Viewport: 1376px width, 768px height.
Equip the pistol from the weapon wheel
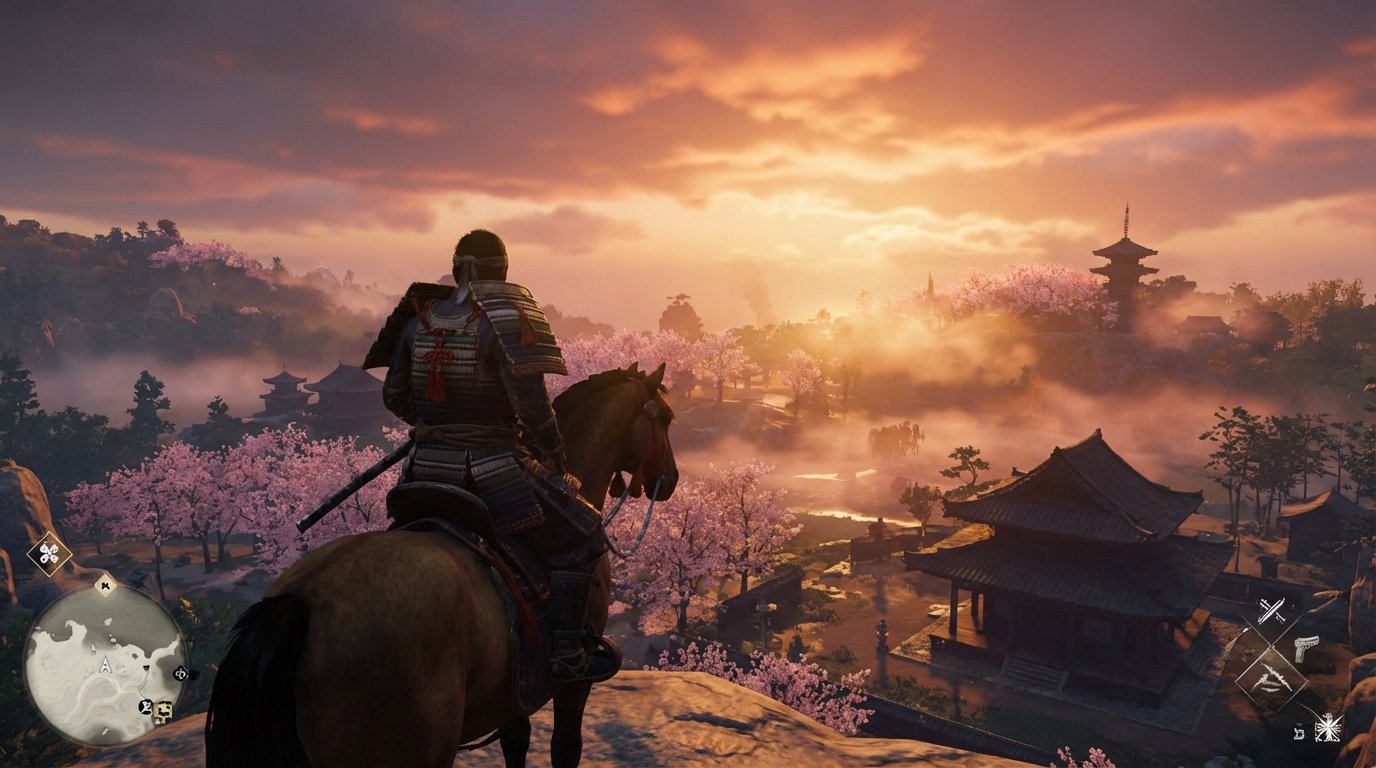tap(1305, 647)
